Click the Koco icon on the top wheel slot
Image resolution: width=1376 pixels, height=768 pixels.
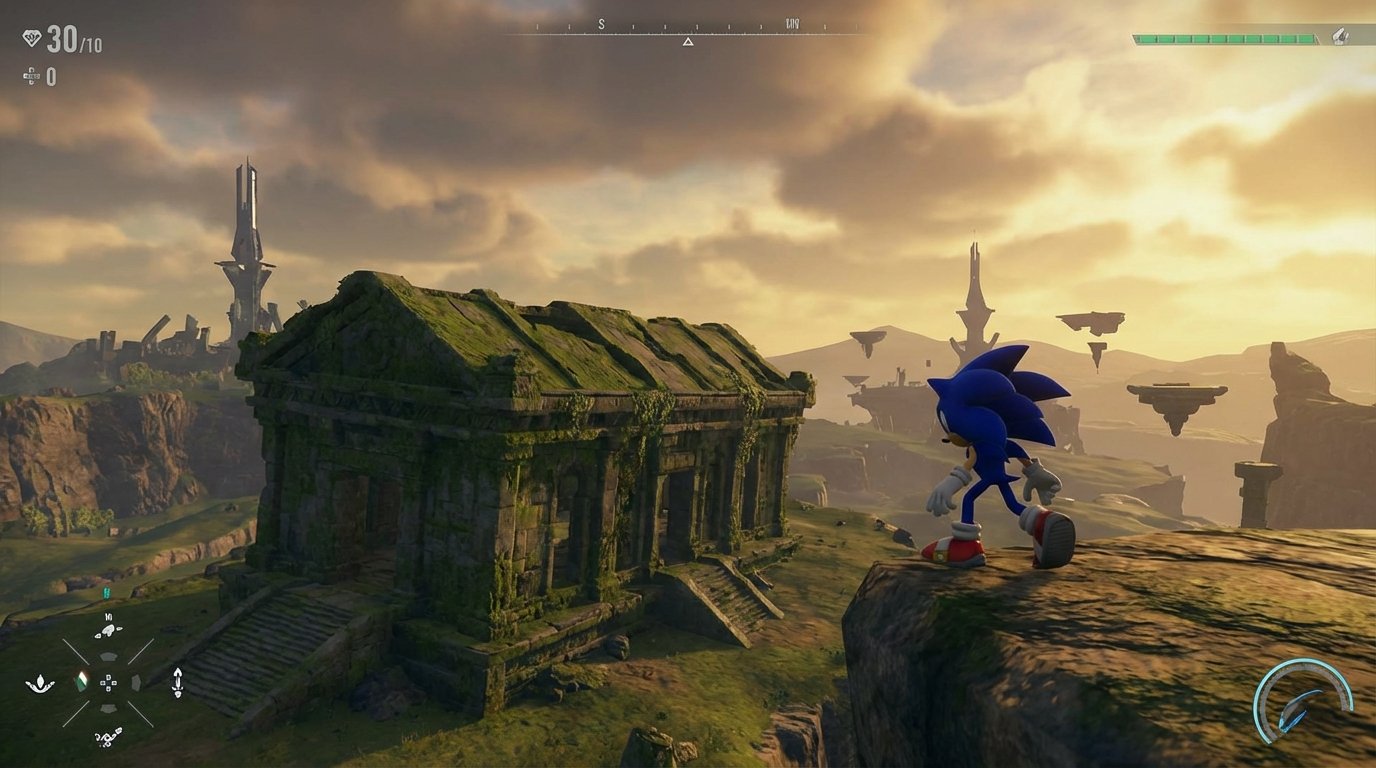pyautogui.click(x=109, y=630)
